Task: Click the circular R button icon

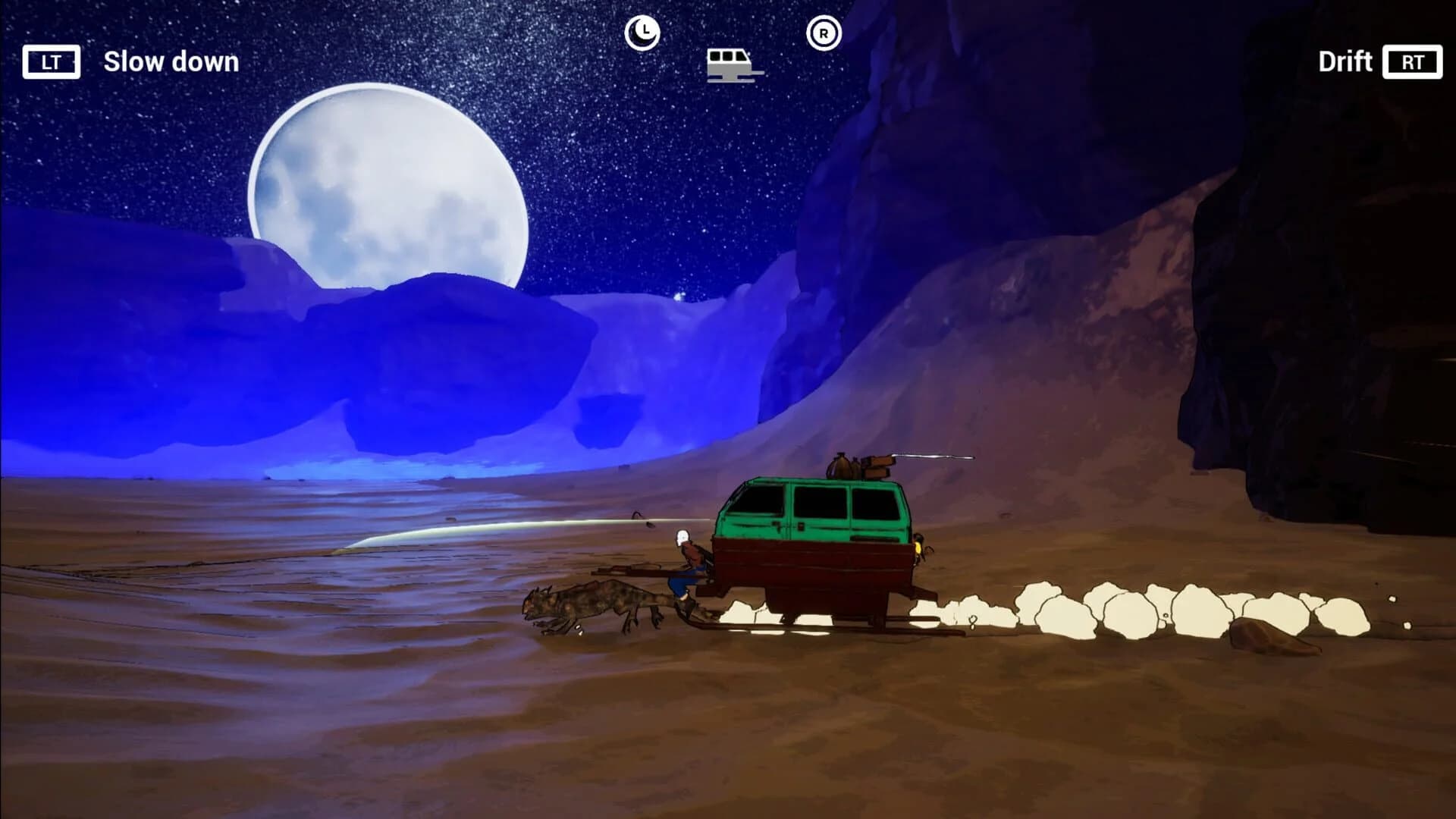Action: coord(824,32)
